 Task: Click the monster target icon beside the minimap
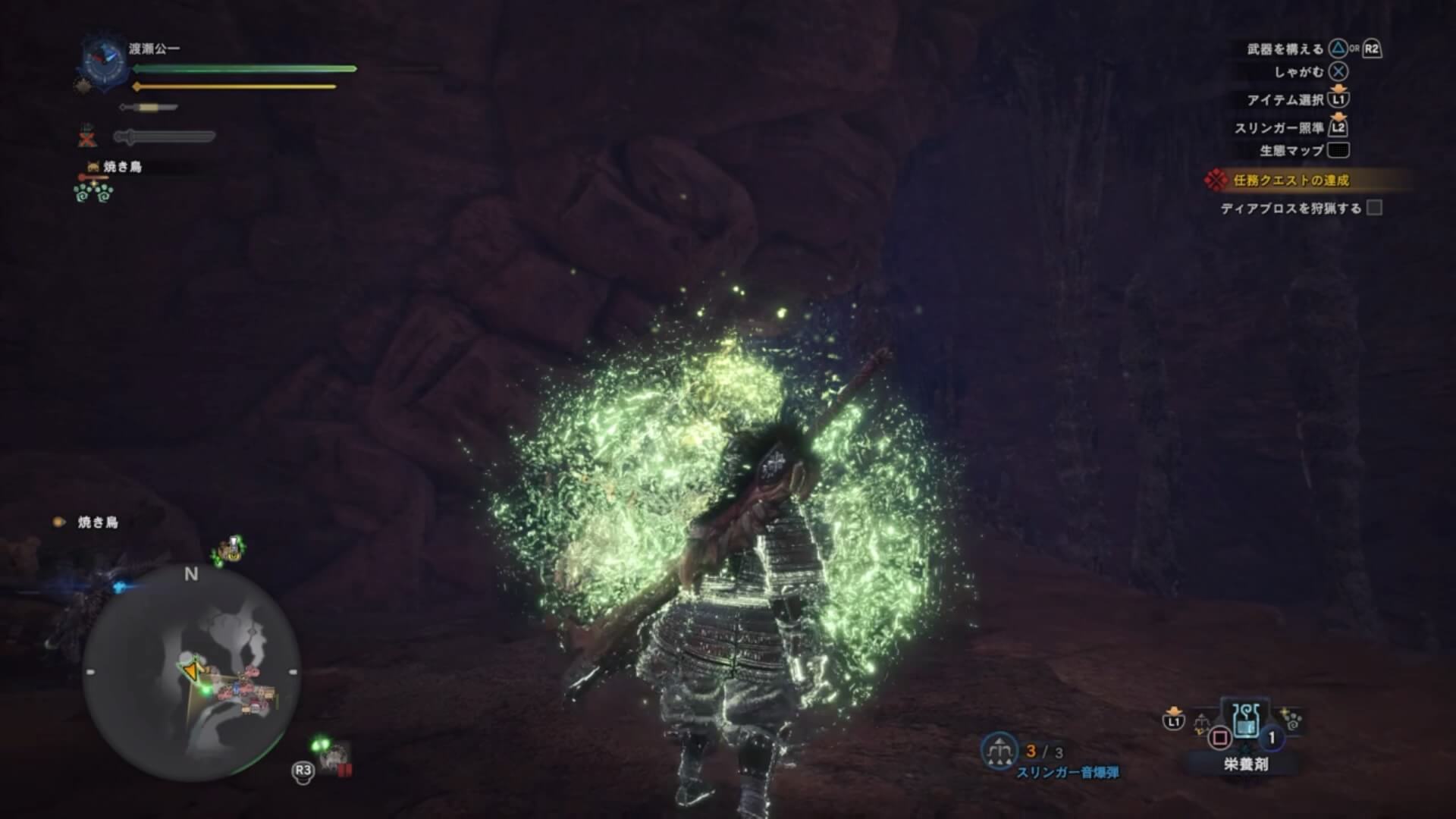point(334,757)
